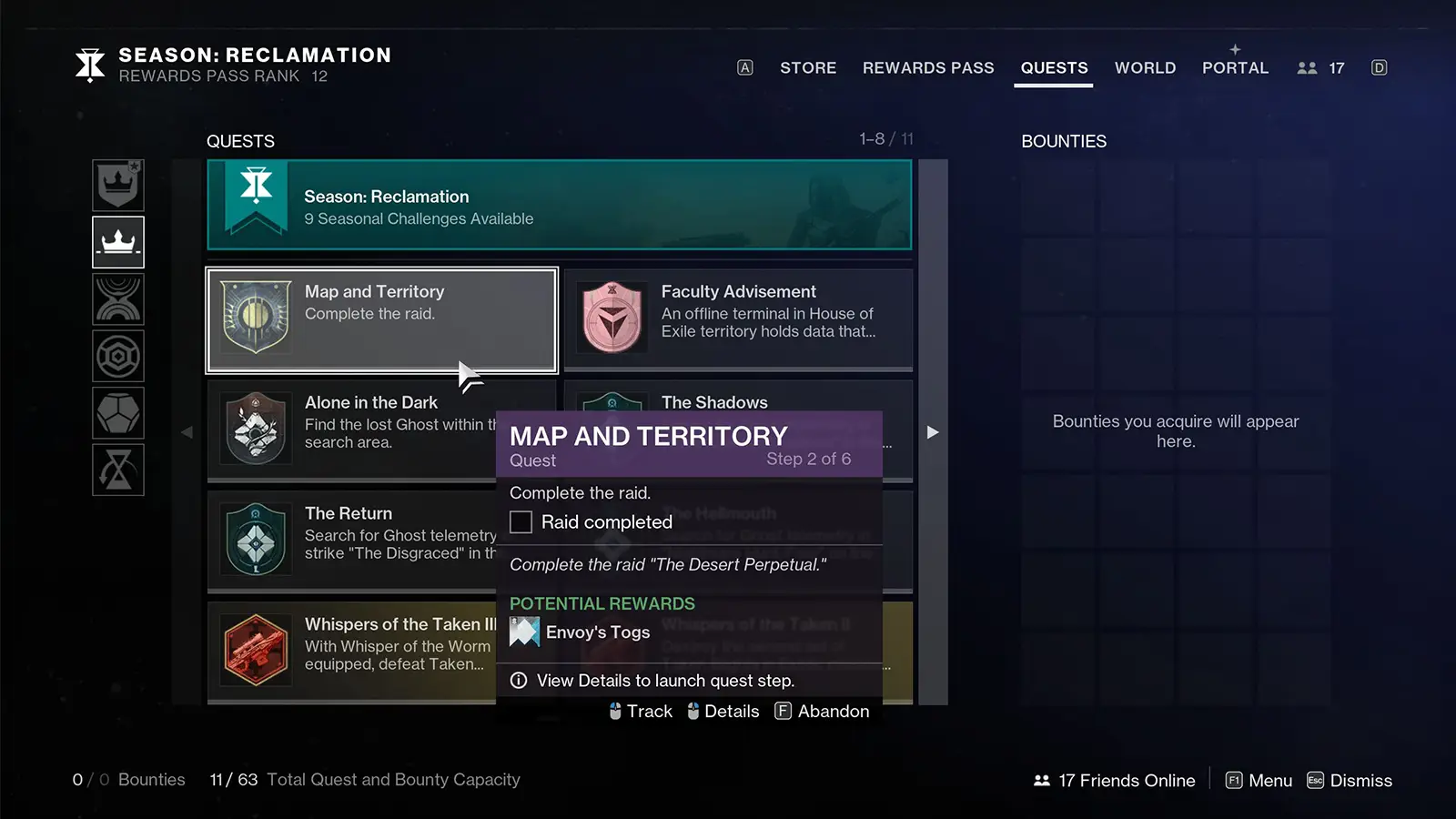Click the Faculty Advisement pink quest emblem
The height and width of the screenshot is (819, 1456).
point(612,318)
